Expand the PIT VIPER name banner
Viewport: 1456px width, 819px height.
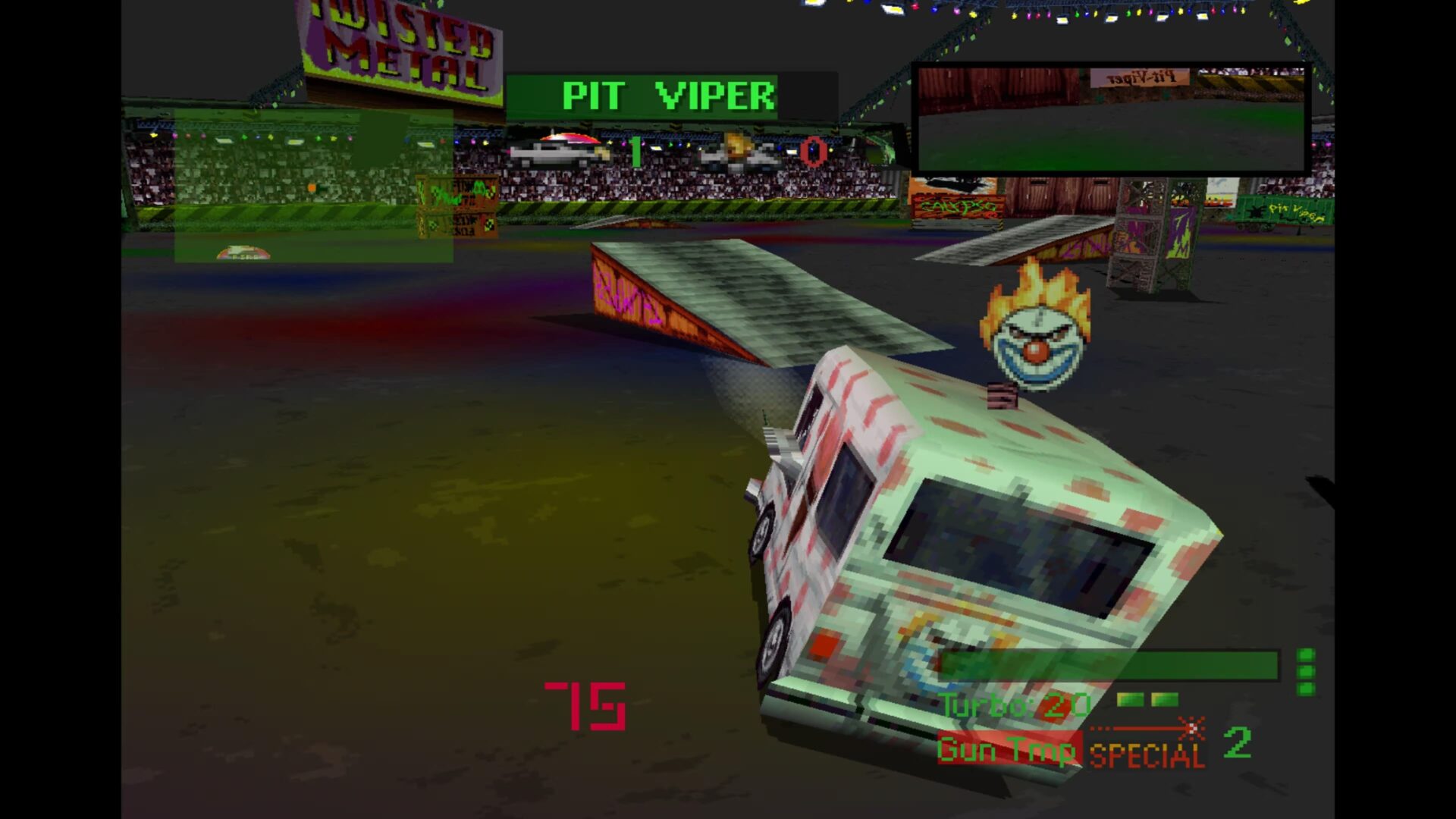click(667, 96)
